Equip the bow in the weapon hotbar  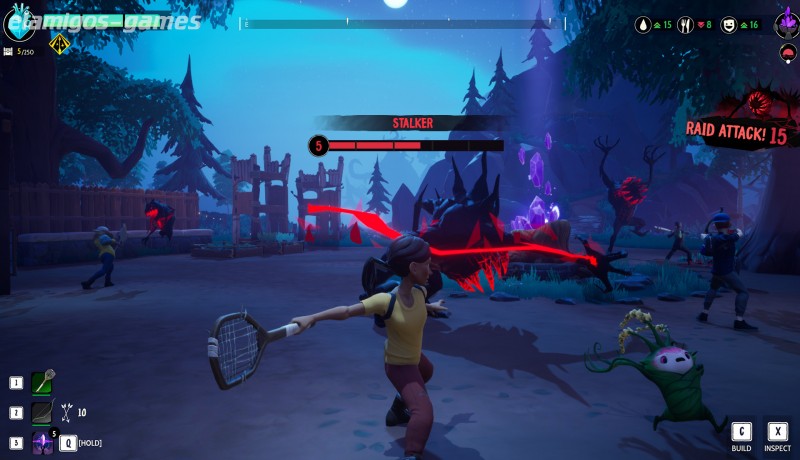[42, 412]
